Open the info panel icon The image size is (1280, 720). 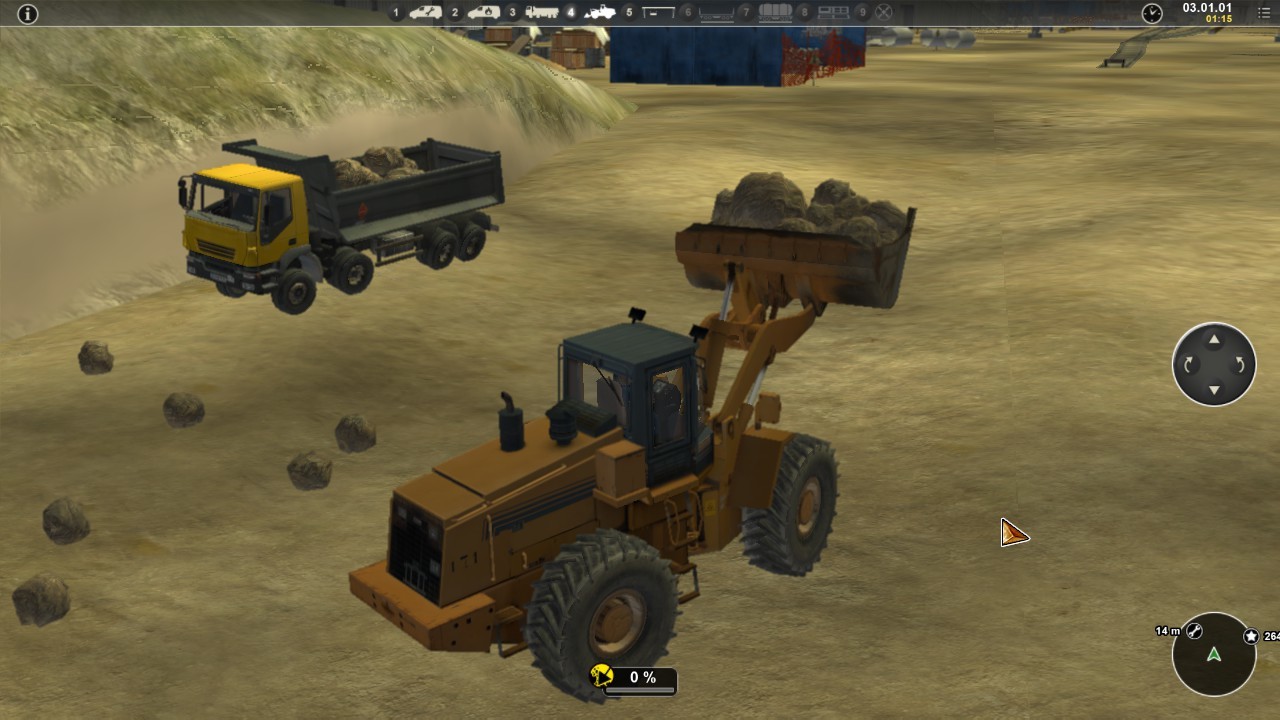27,13
